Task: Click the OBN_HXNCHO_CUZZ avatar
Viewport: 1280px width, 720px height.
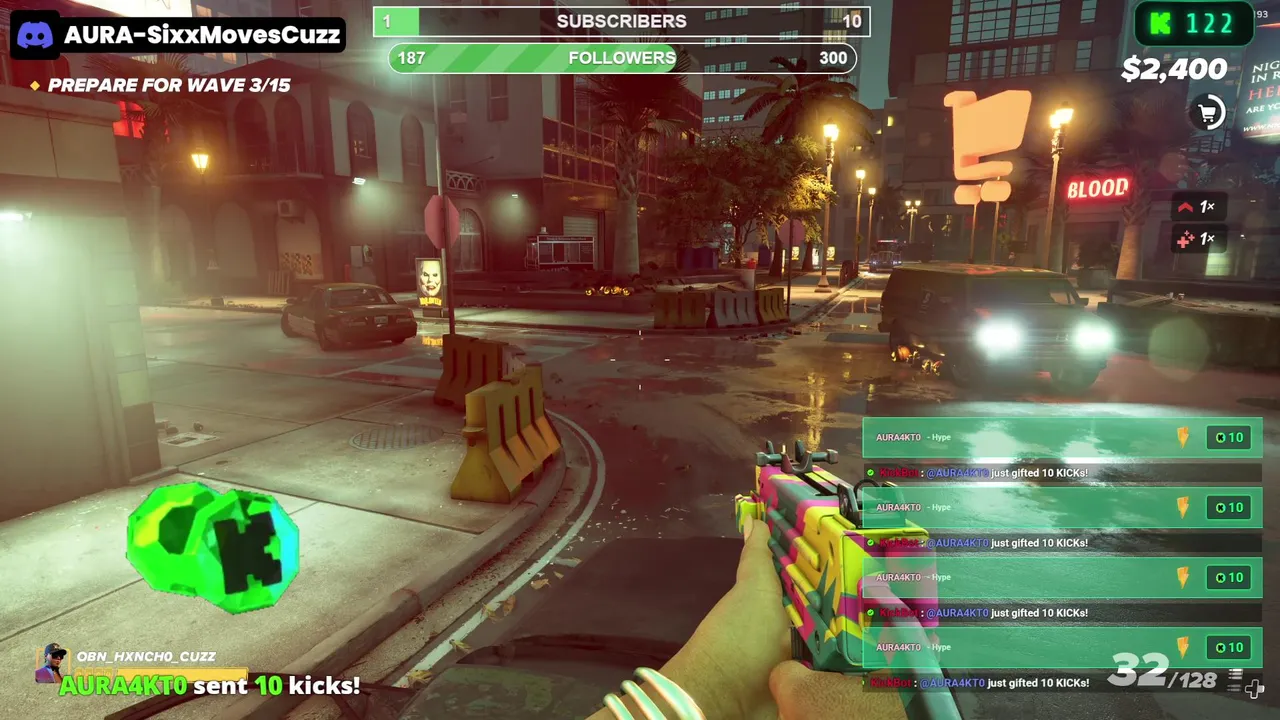Action: coord(52,662)
